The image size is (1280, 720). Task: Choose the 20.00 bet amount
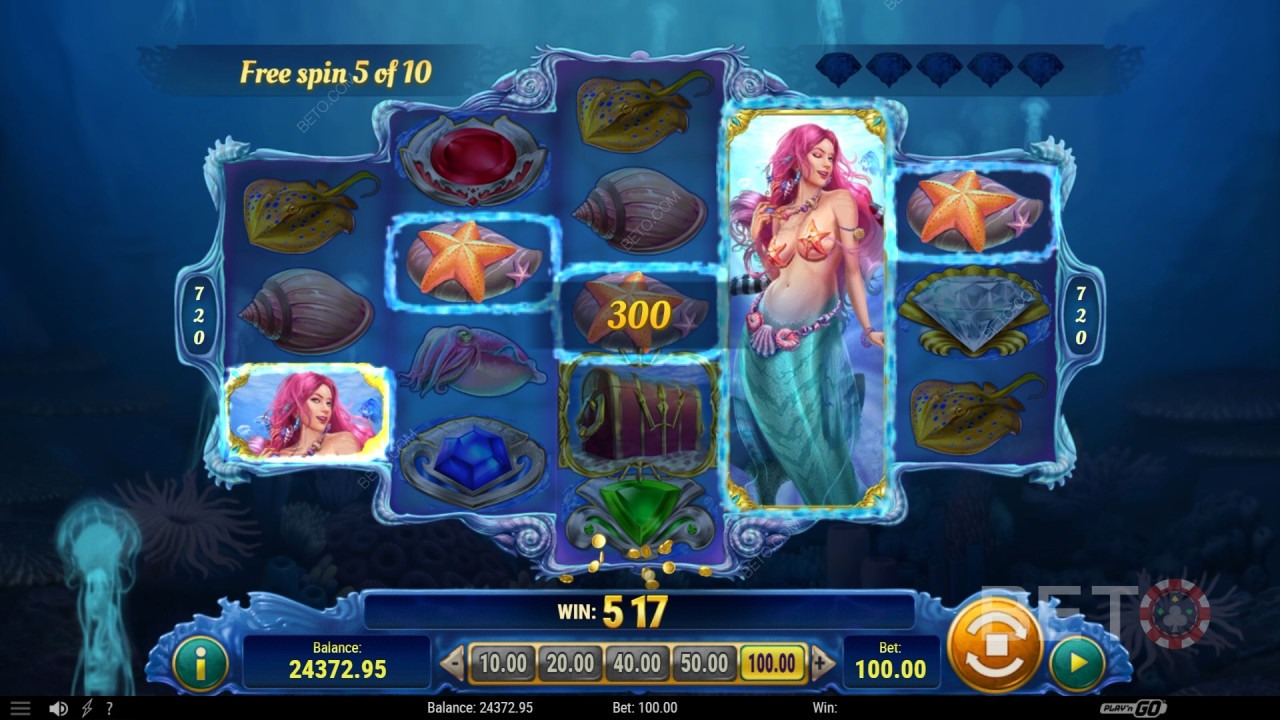571,663
